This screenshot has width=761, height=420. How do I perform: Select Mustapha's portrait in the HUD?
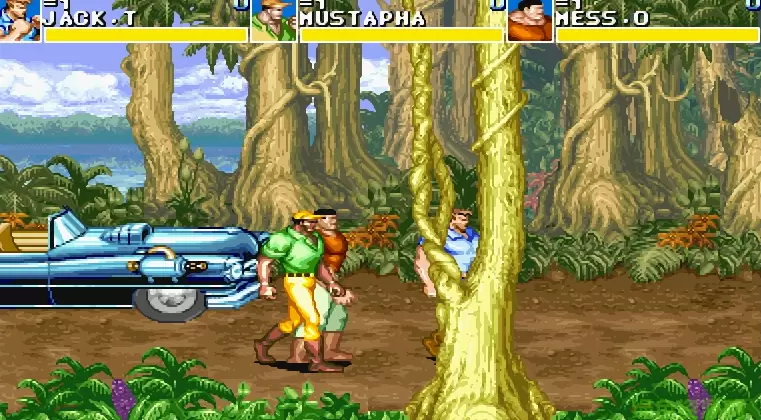[x=273, y=20]
